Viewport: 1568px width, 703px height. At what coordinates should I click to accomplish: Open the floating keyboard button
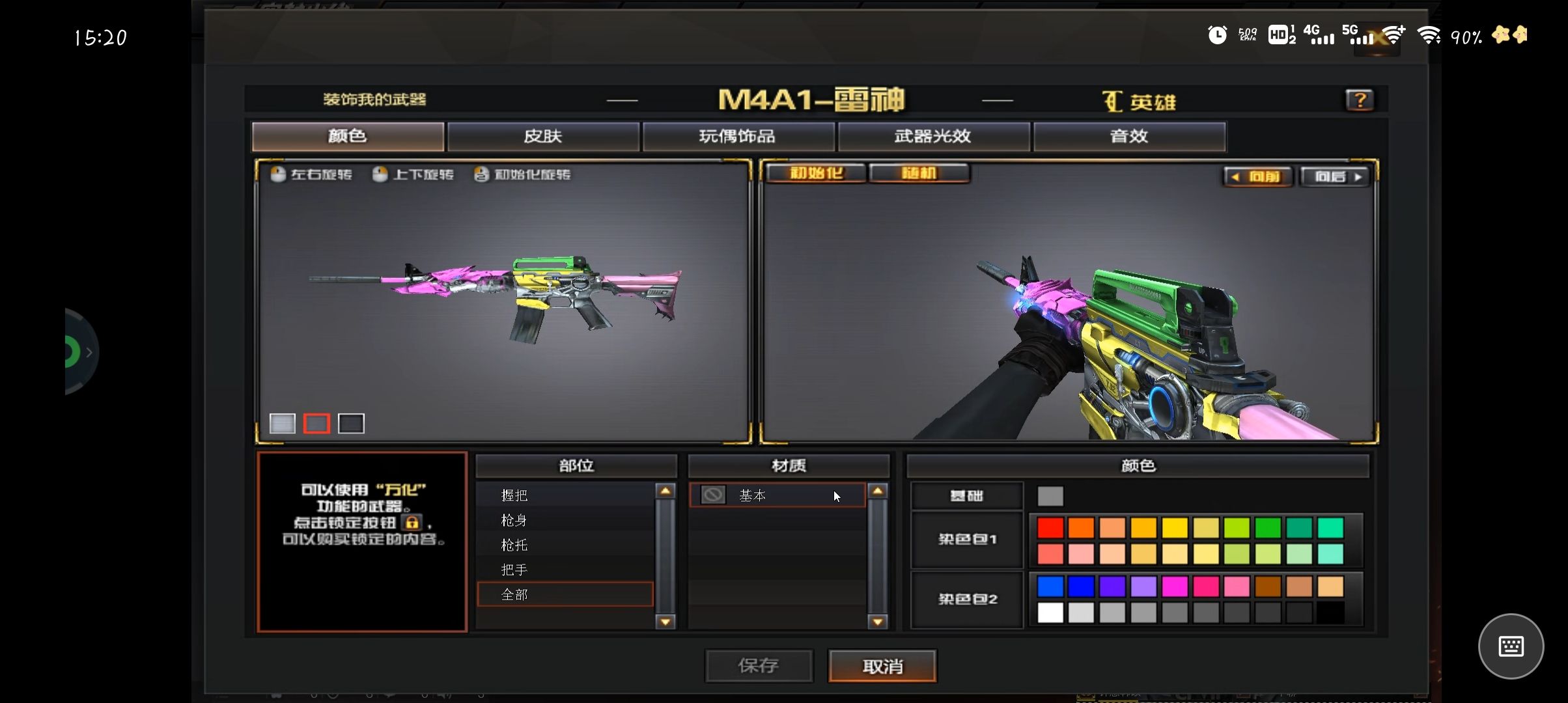click(1511, 646)
